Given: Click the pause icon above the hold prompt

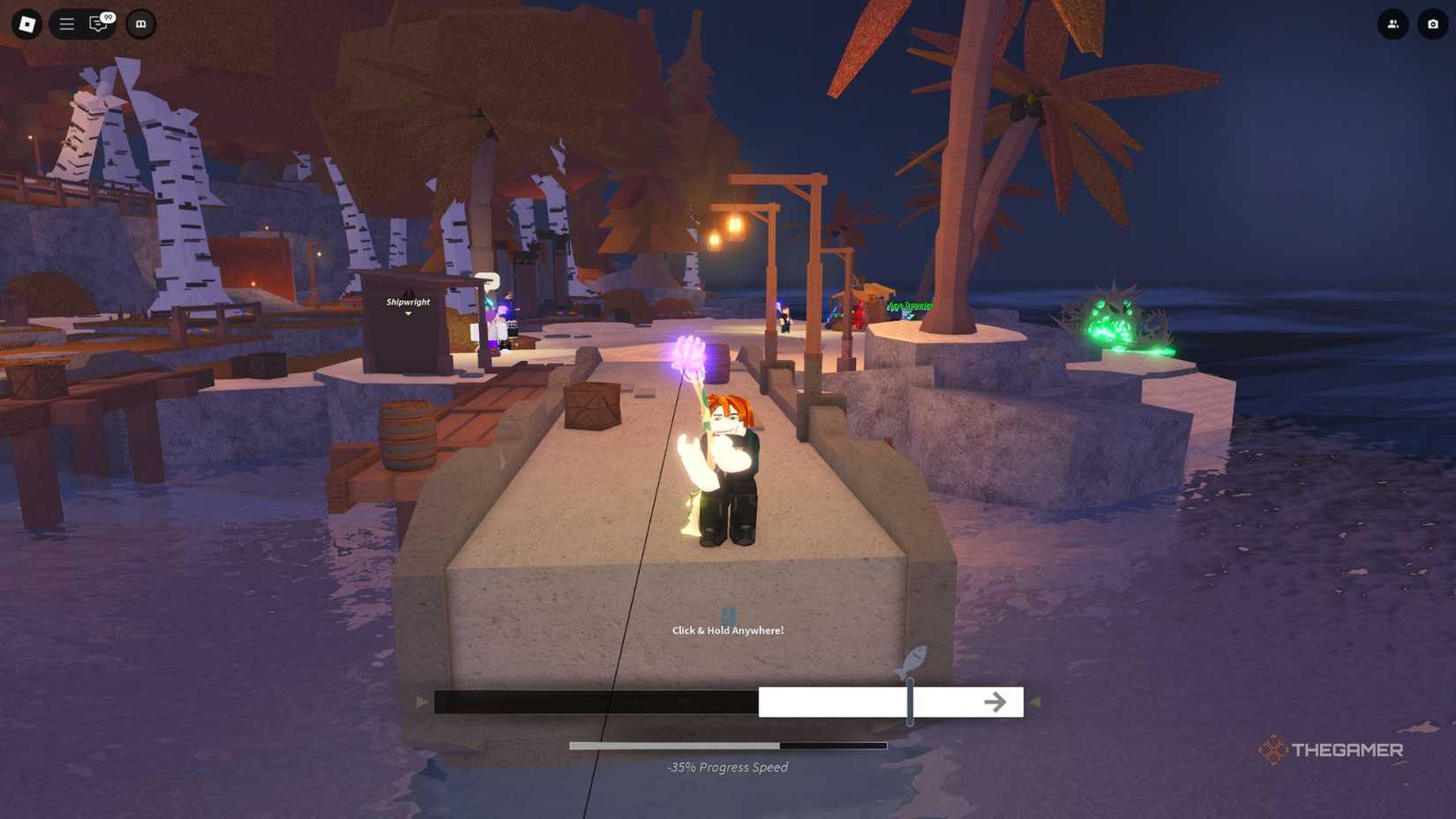Looking at the screenshot, I should (727, 616).
